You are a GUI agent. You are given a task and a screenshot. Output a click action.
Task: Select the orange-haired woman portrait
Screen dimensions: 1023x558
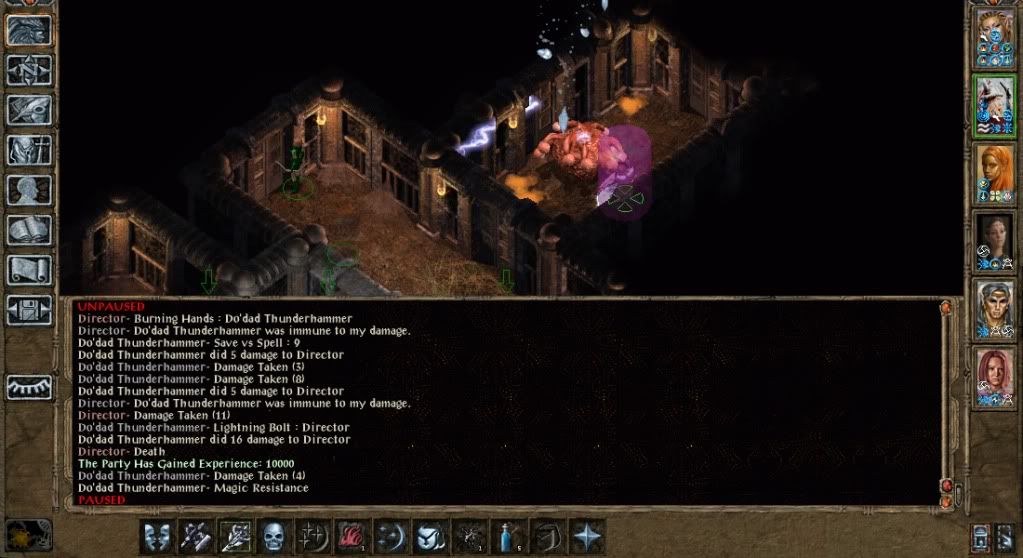pos(995,174)
